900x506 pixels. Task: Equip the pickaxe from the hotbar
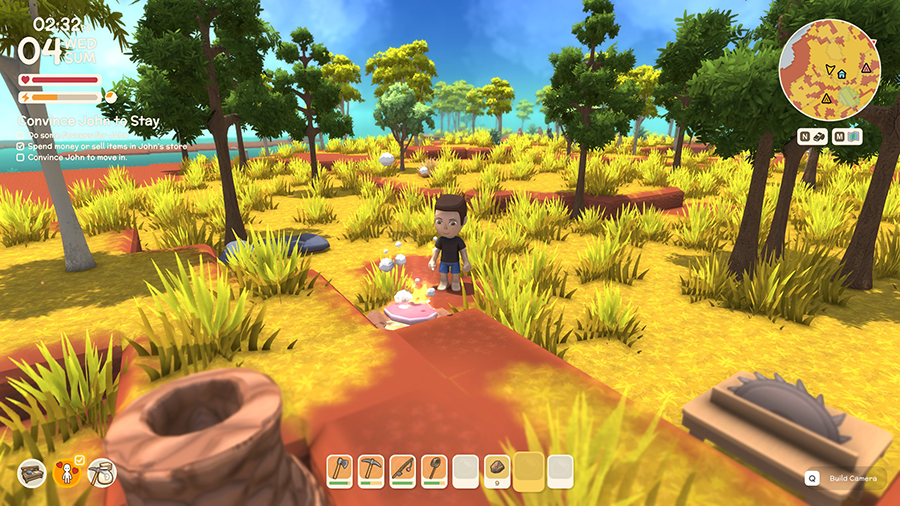pyautogui.click(x=371, y=470)
